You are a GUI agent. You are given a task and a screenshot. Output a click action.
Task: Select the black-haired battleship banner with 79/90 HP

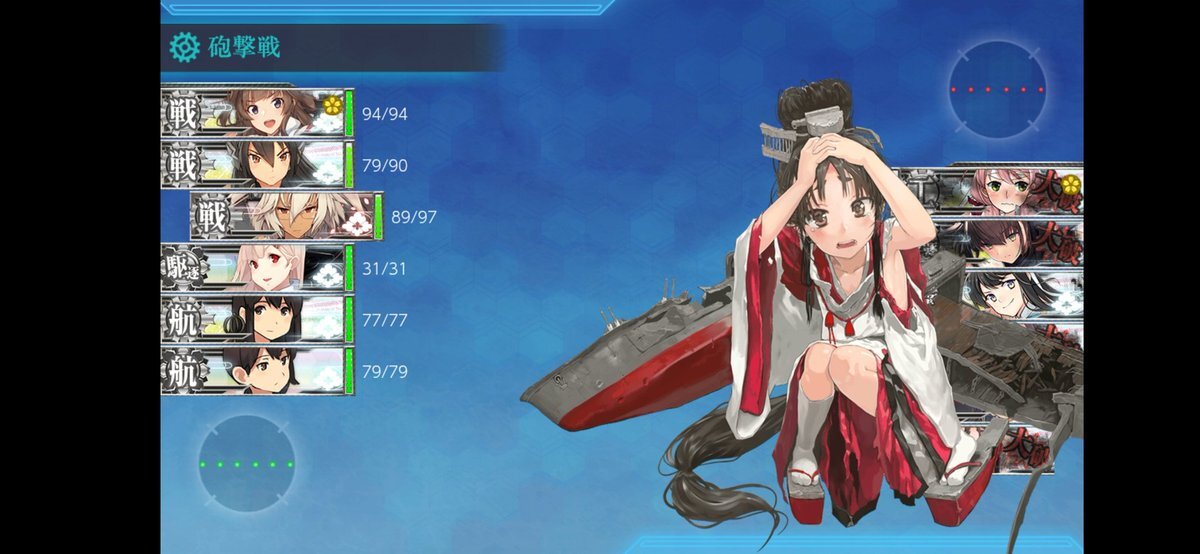(257, 164)
